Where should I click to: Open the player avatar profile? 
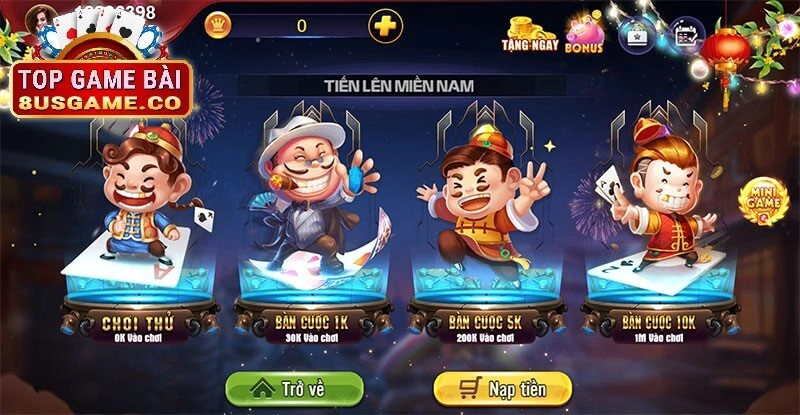click(x=42, y=17)
